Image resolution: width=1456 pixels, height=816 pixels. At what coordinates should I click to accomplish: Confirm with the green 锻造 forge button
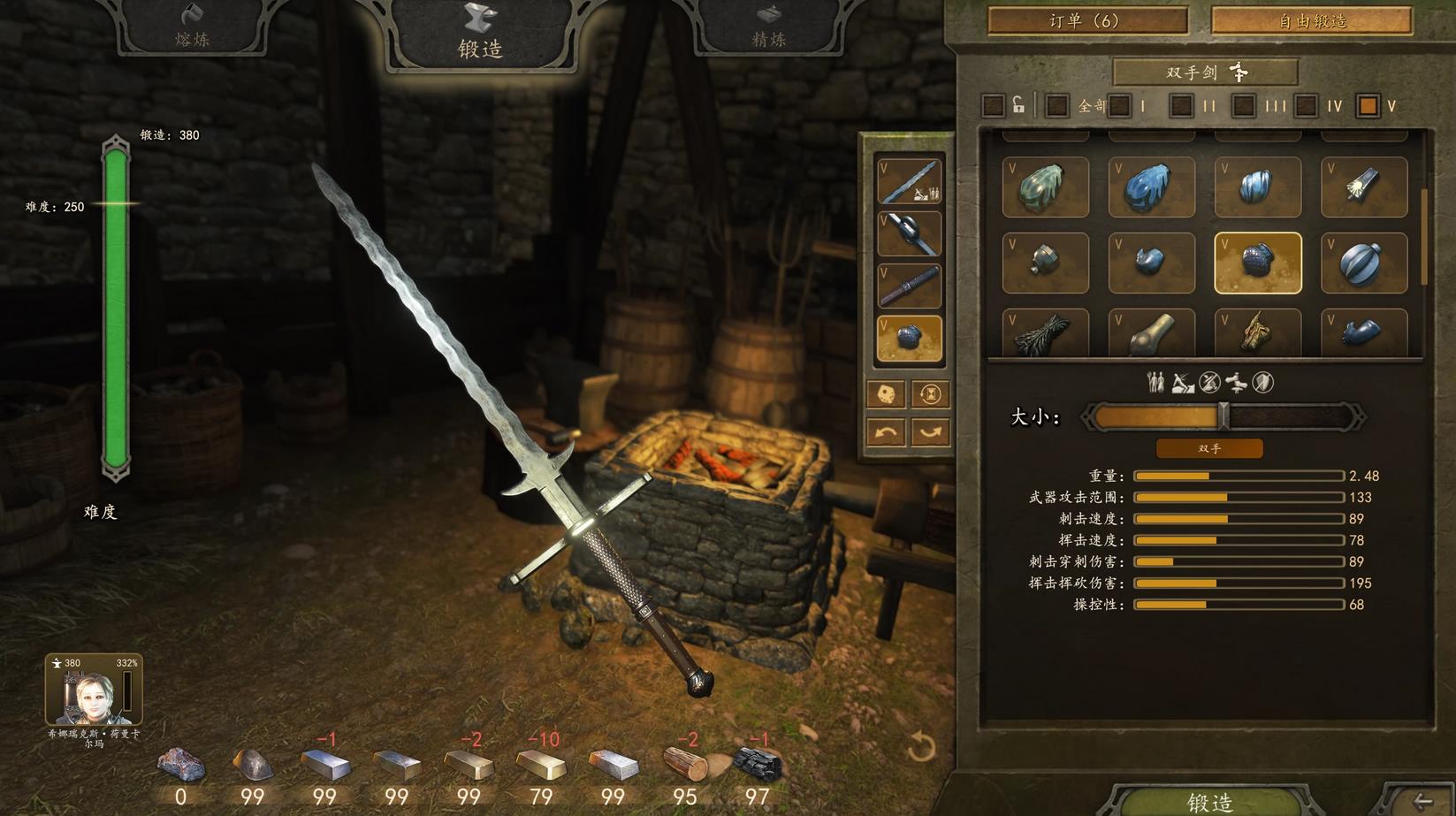tap(1209, 801)
